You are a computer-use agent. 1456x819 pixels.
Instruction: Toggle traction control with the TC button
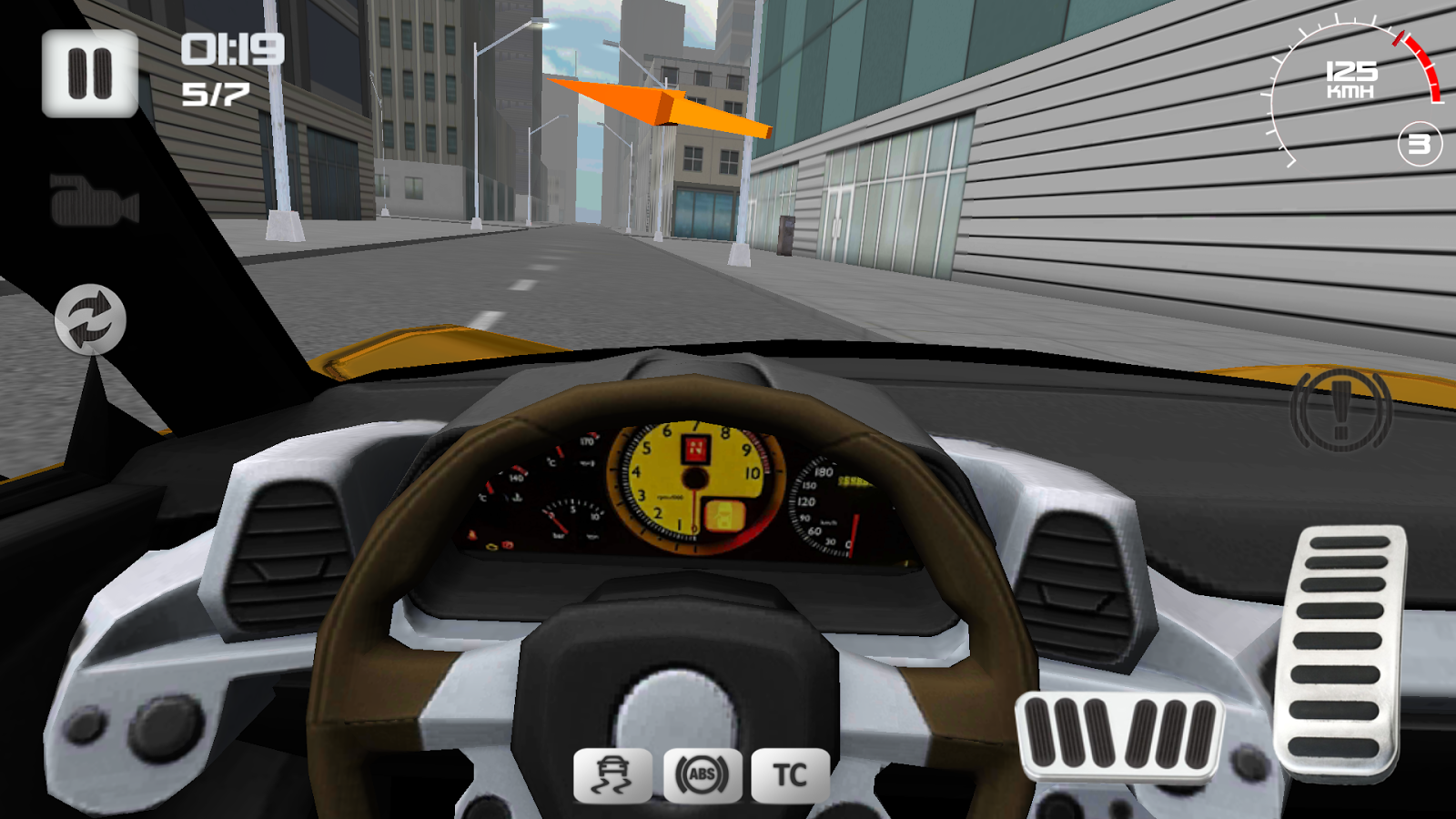(791, 775)
